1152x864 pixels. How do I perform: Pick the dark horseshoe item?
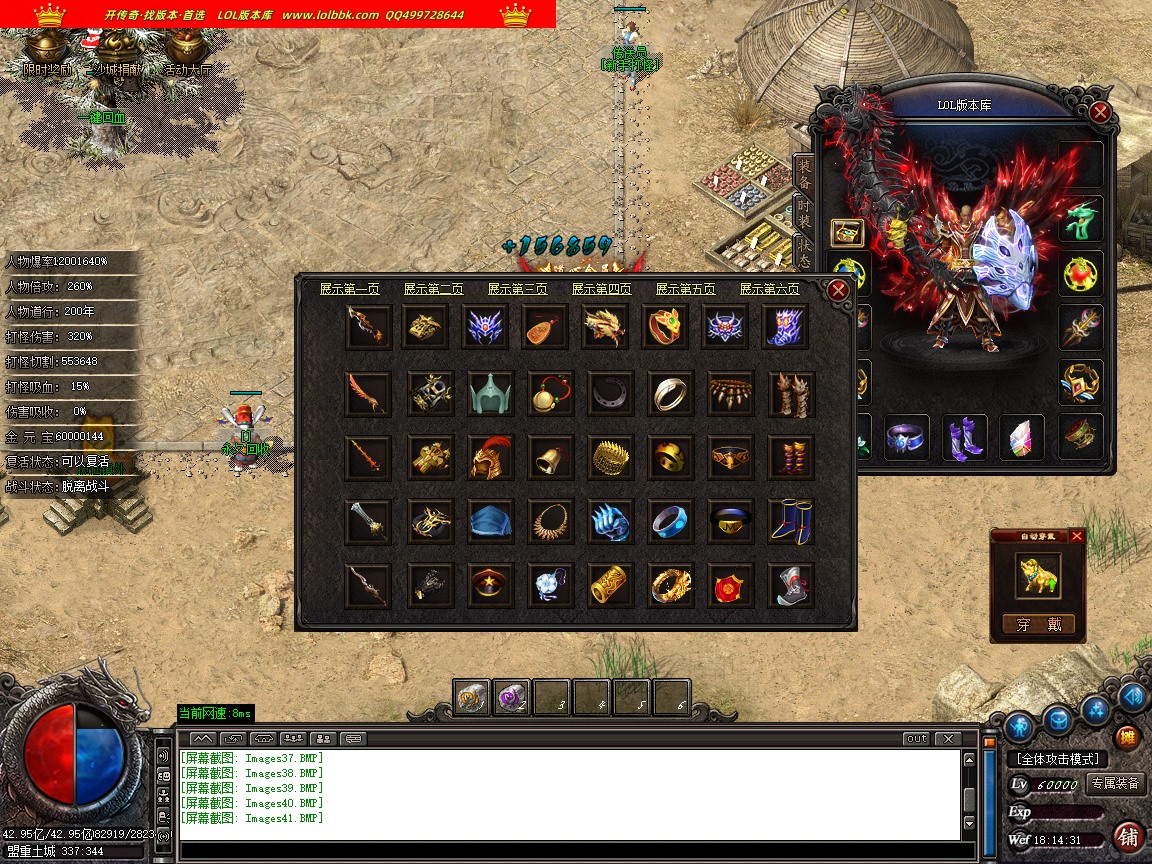(609, 394)
